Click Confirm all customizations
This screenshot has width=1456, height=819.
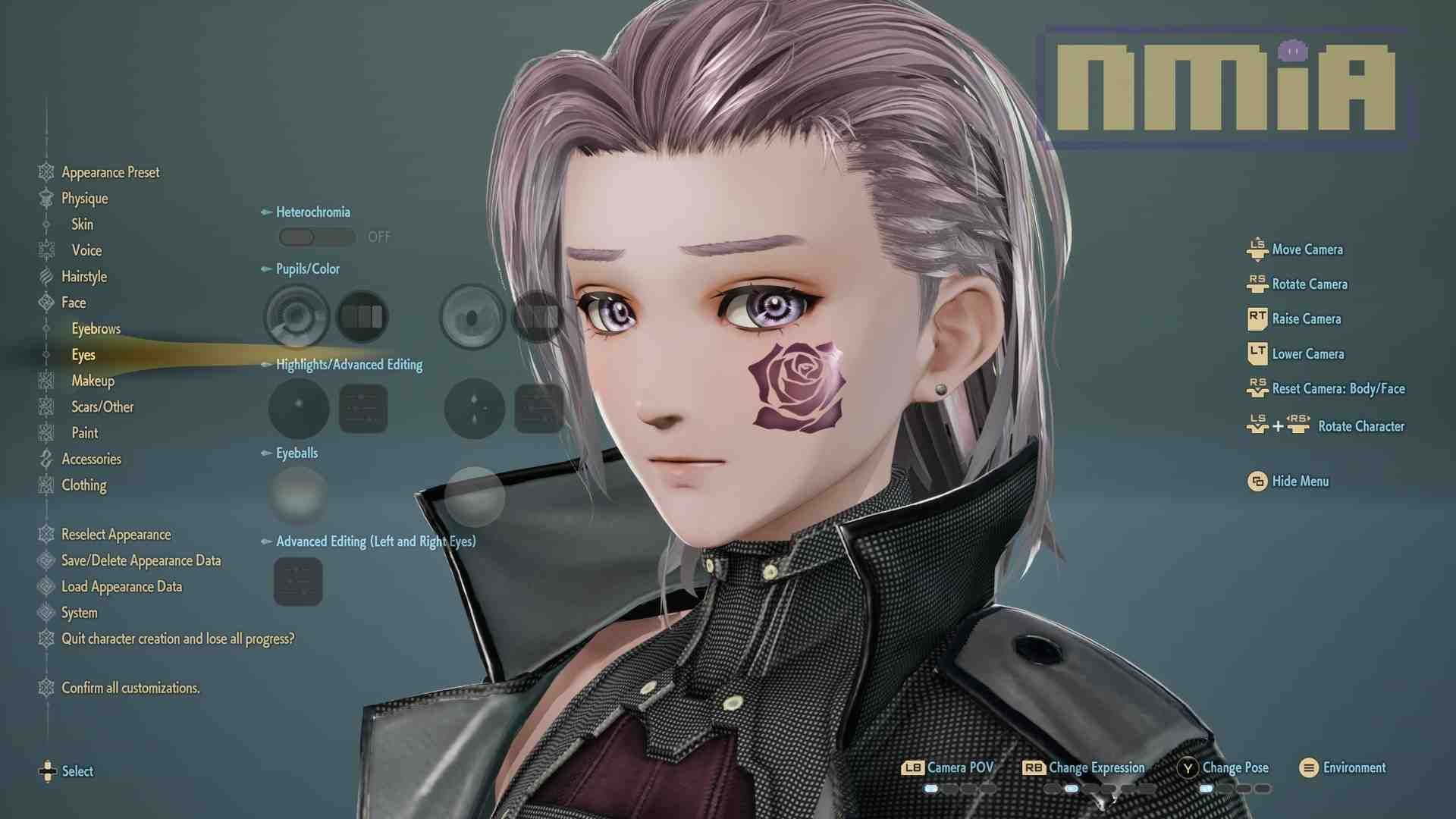(130, 688)
